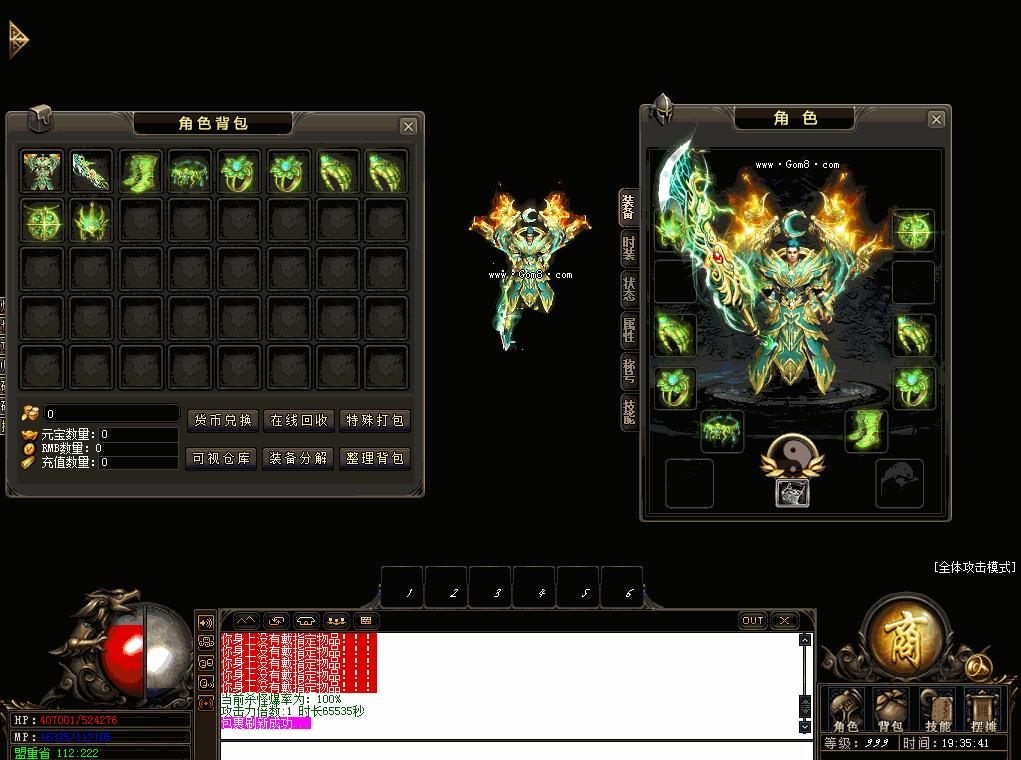Sort the bag with 整理背包
Viewport: 1021px width, 760px height.
point(375,459)
